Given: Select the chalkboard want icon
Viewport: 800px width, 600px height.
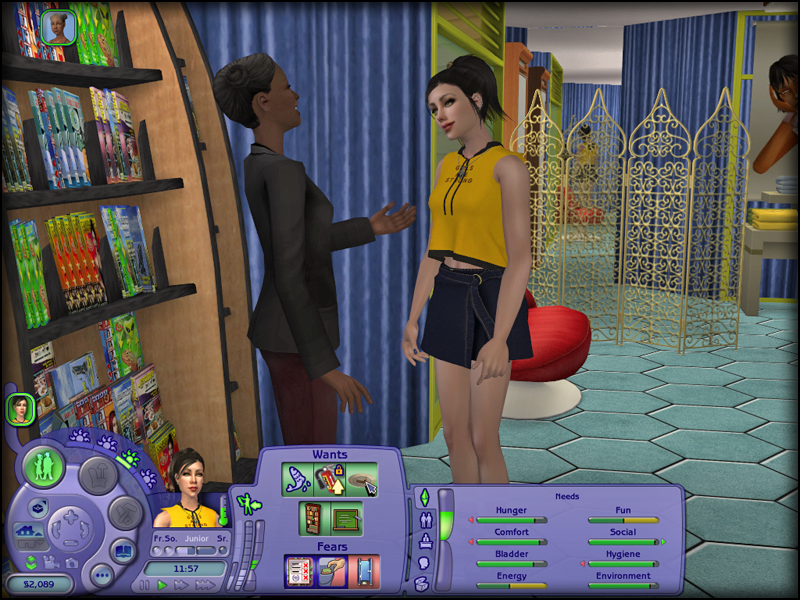Looking at the screenshot, I should [x=346, y=520].
